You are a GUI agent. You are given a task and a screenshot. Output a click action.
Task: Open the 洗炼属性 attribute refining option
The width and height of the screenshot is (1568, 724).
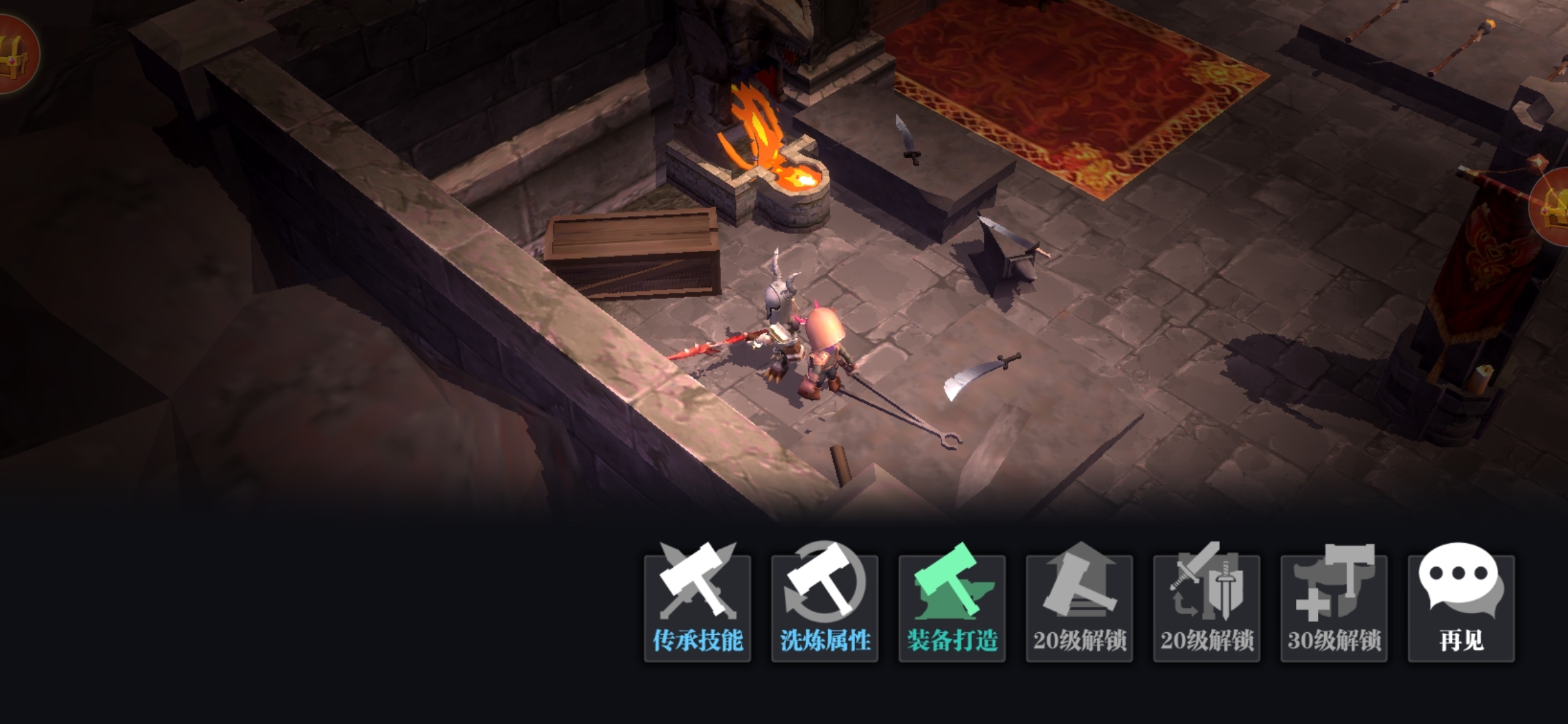[x=824, y=607]
